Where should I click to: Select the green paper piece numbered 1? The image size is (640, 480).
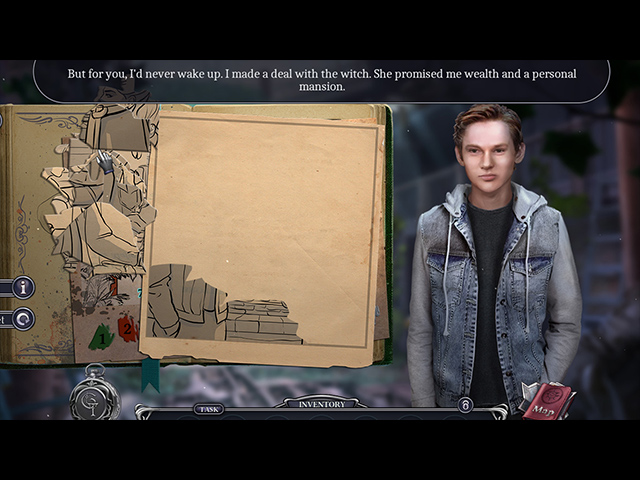[x=102, y=336]
